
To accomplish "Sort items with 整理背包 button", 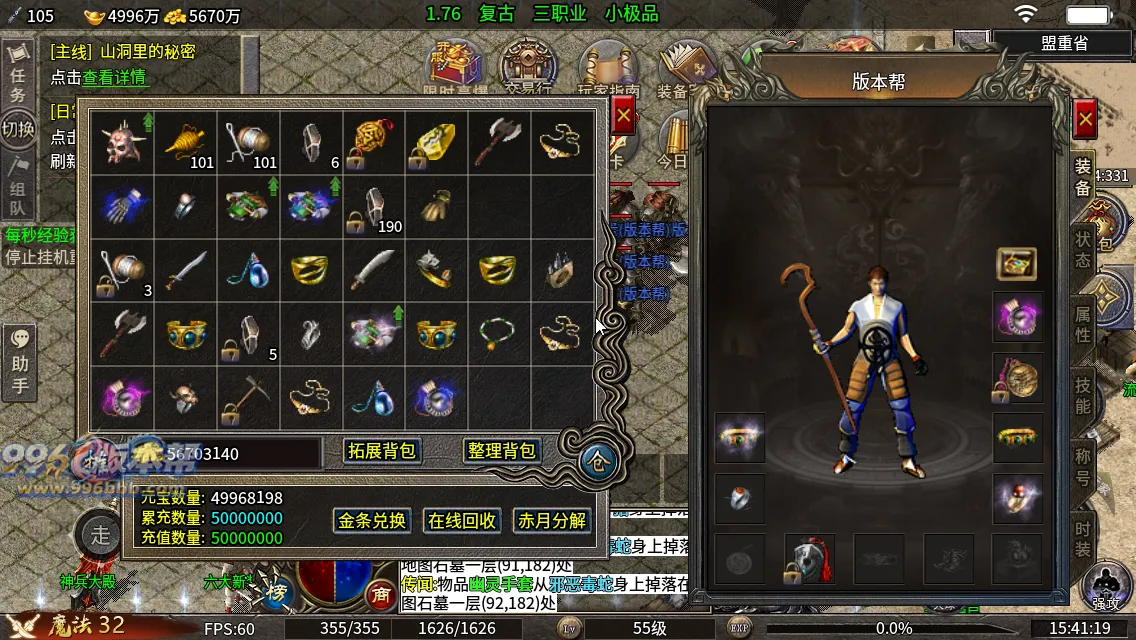I will tap(502, 451).
